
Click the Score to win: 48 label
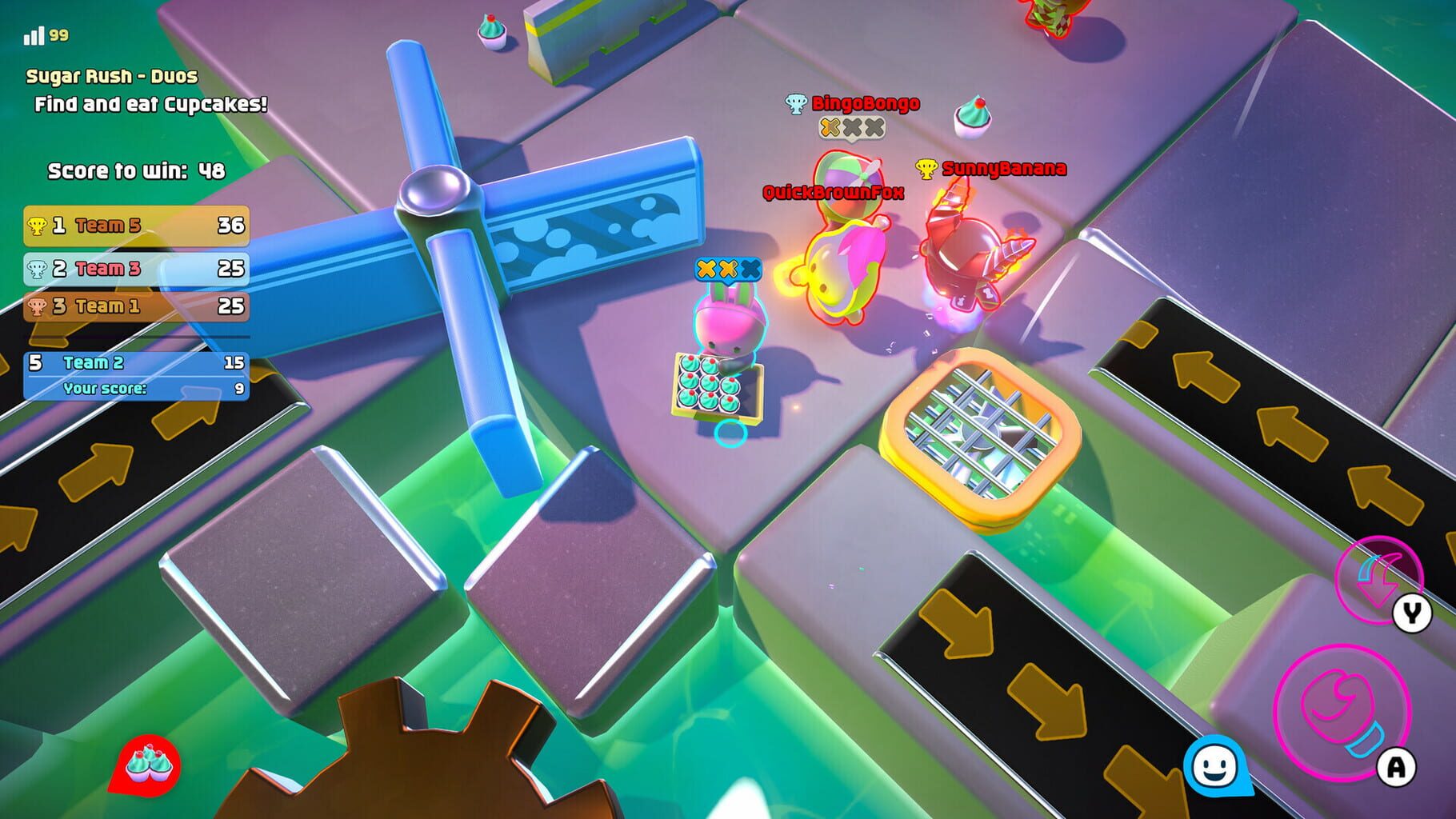tap(136, 170)
